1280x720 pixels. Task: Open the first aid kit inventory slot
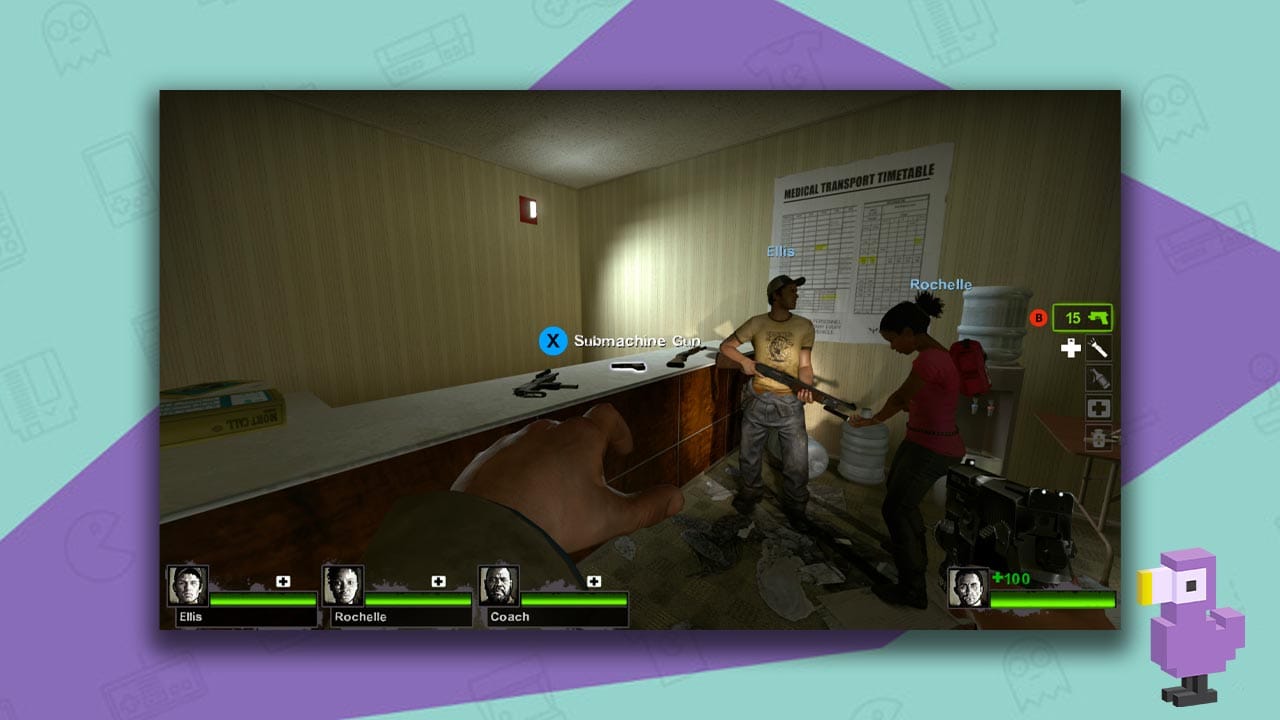click(1098, 407)
